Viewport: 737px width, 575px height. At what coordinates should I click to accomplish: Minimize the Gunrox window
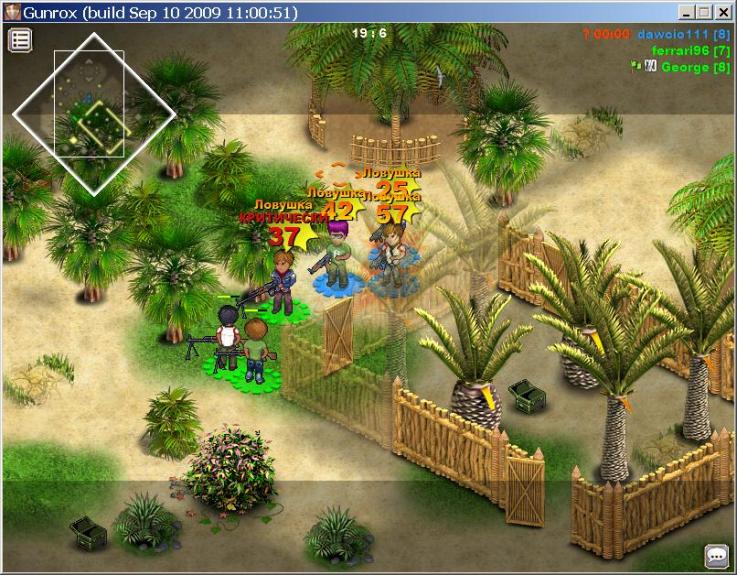pyautogui.click(x=687, y=12)
